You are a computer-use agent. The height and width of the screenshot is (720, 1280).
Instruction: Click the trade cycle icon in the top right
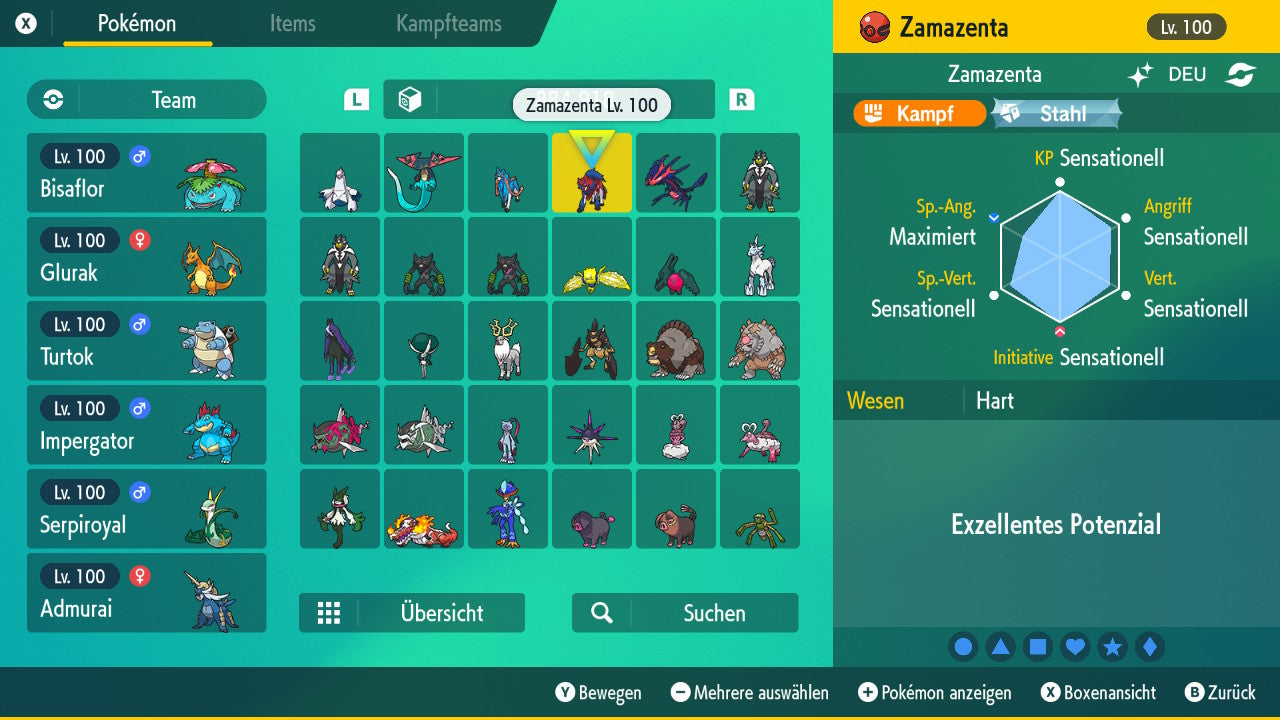(1243, 74)
